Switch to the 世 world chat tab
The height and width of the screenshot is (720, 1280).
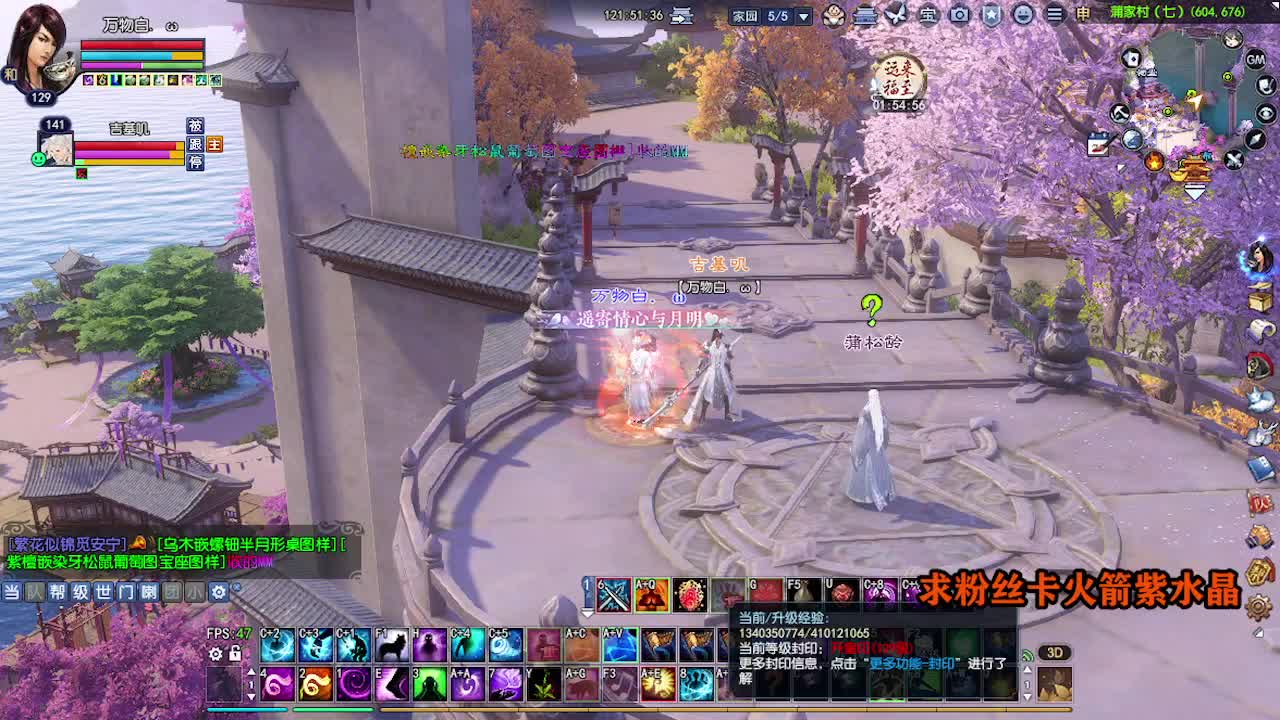pyautogui.click(x=104, y=593)
